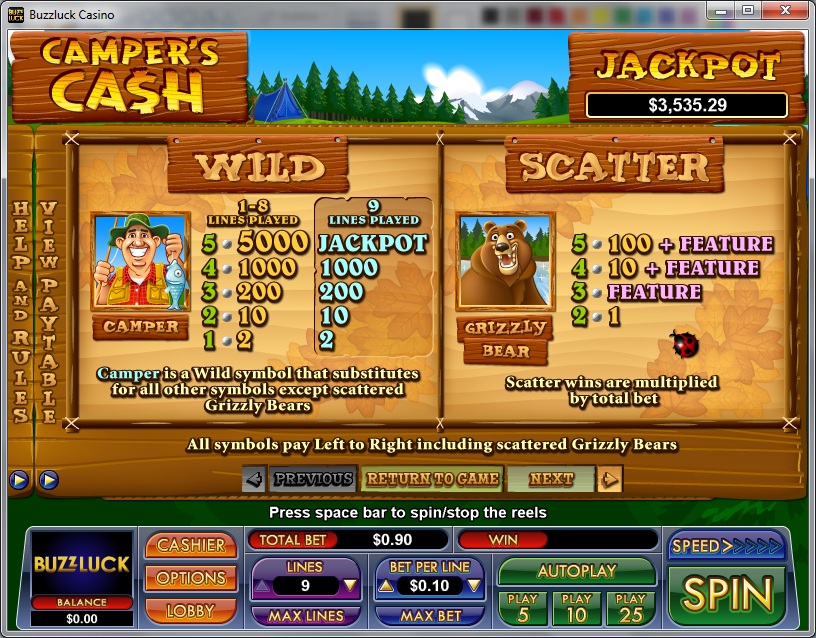Show the next paytable page
816x638 pixels.
[x=551, y=479]
